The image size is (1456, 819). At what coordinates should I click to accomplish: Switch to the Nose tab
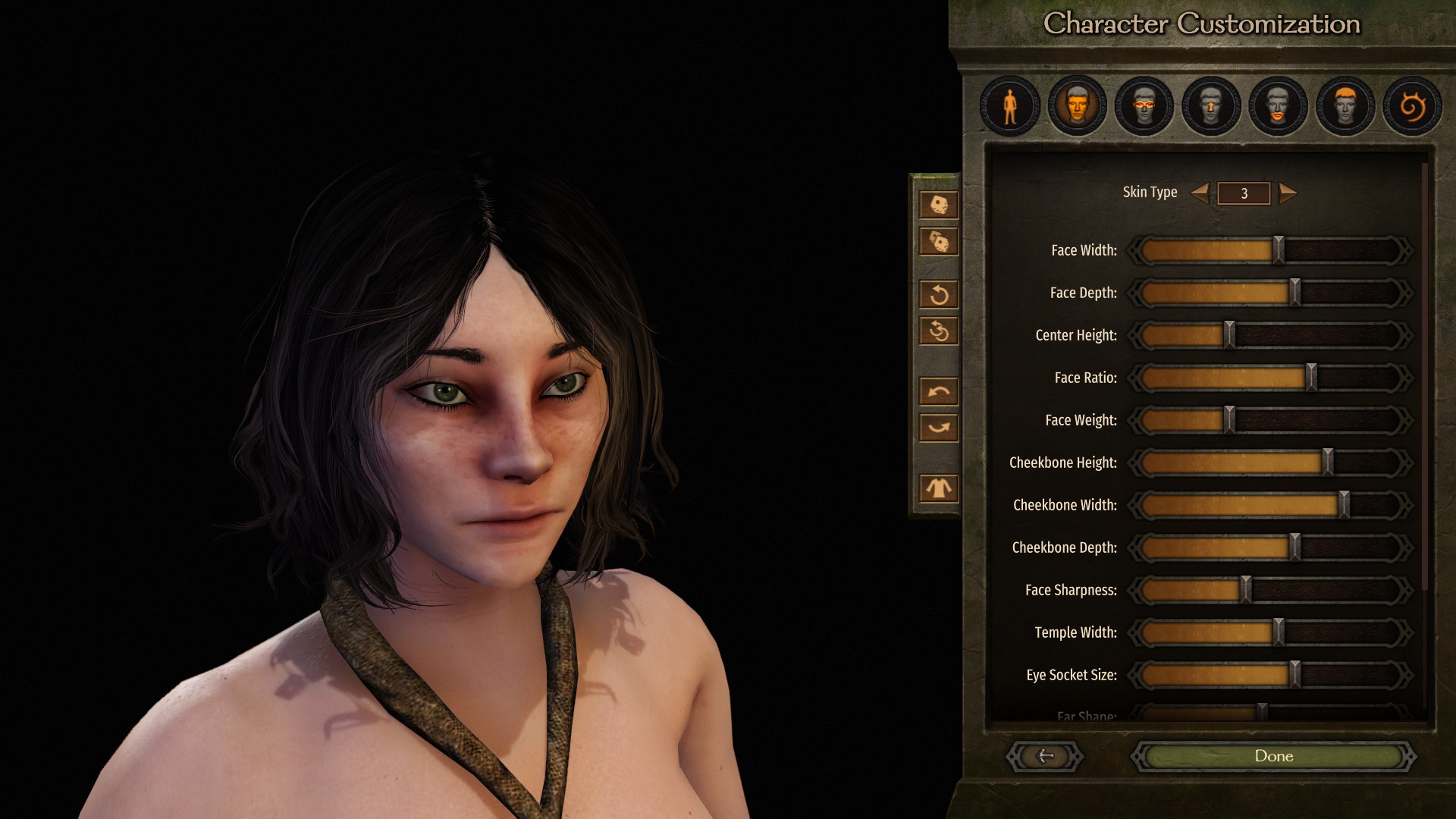pos(1211,106)
